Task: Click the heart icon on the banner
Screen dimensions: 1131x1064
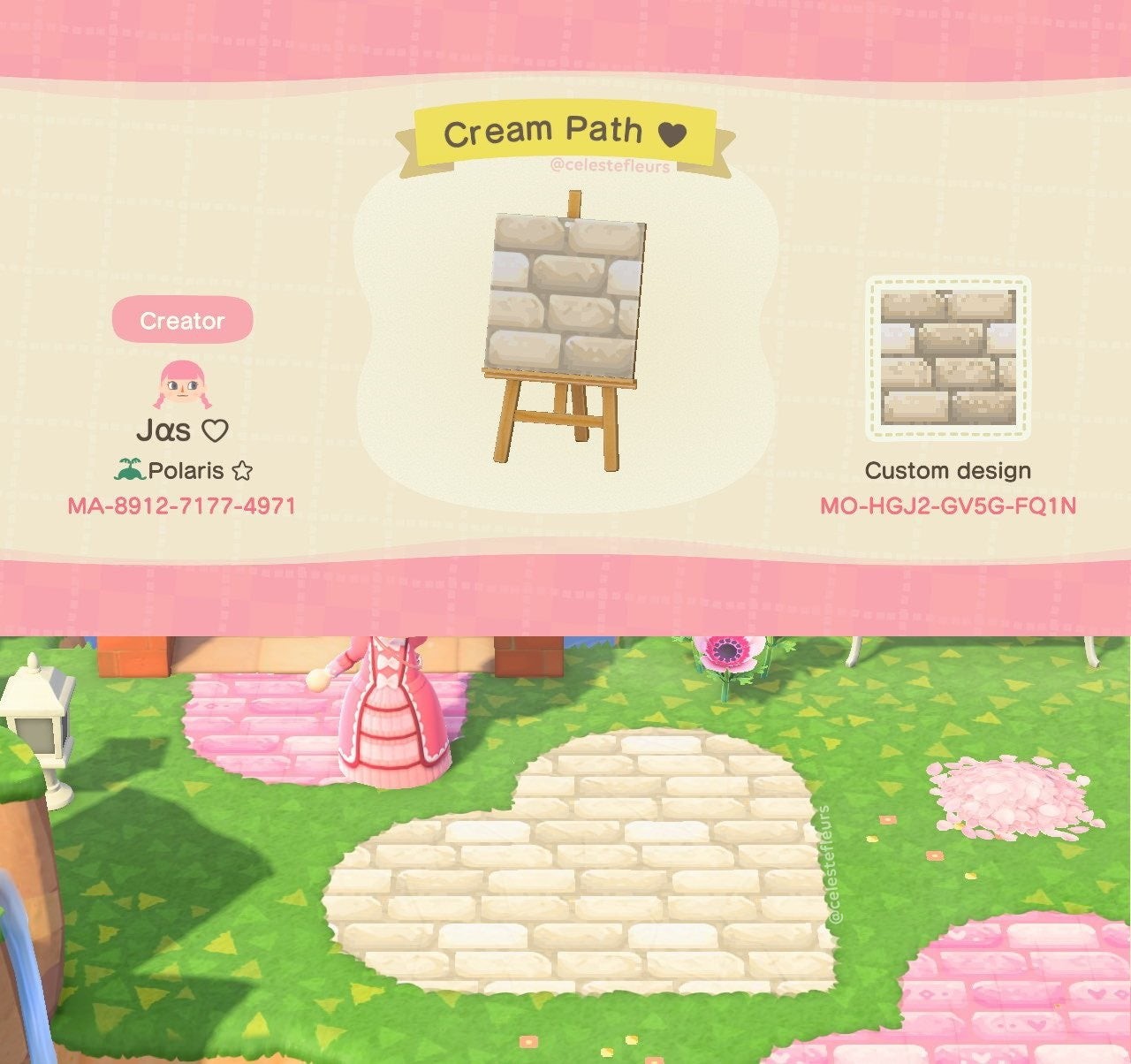Action: 672,130
